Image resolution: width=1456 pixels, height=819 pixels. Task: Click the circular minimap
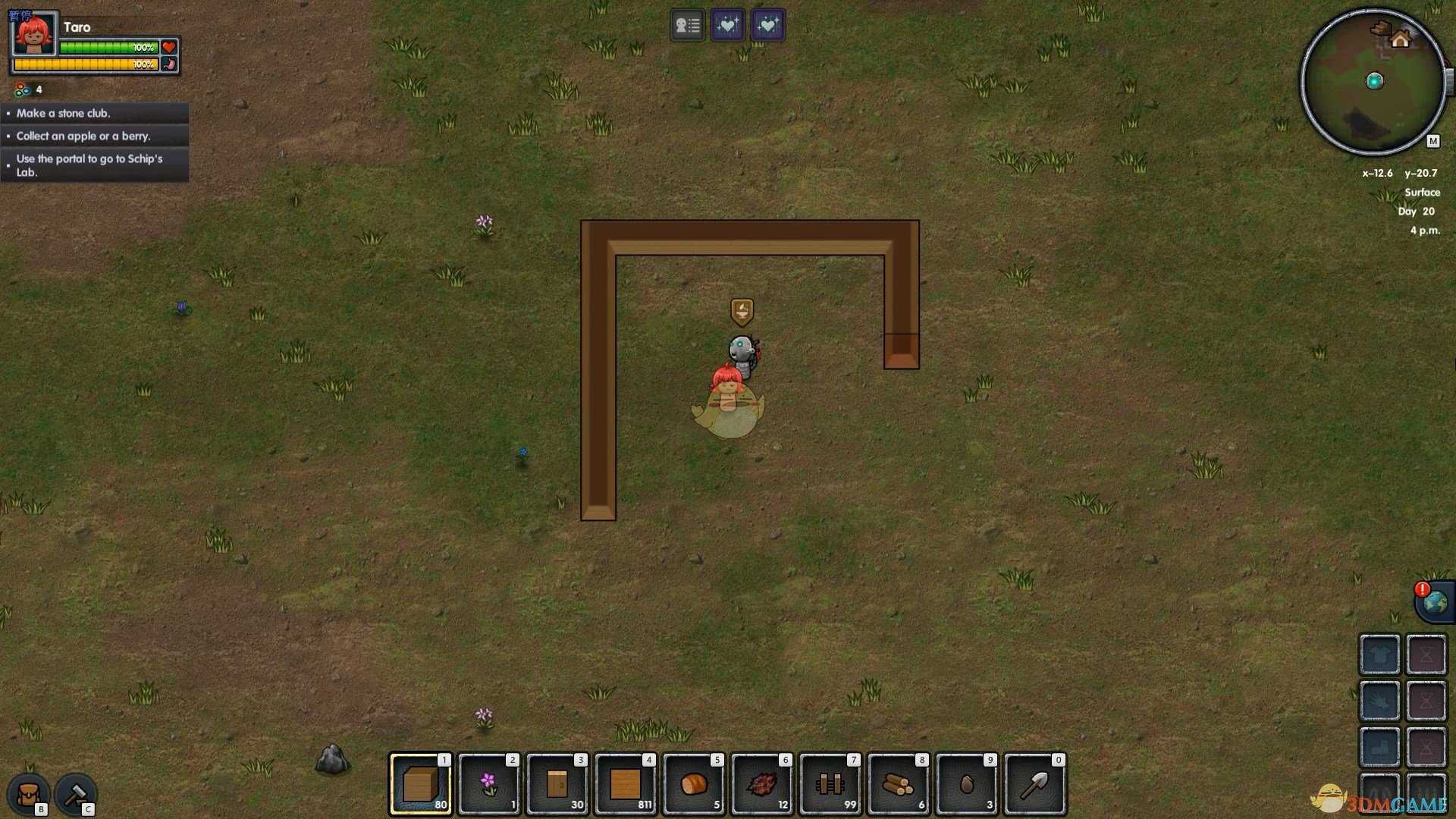pos(1373,82)
